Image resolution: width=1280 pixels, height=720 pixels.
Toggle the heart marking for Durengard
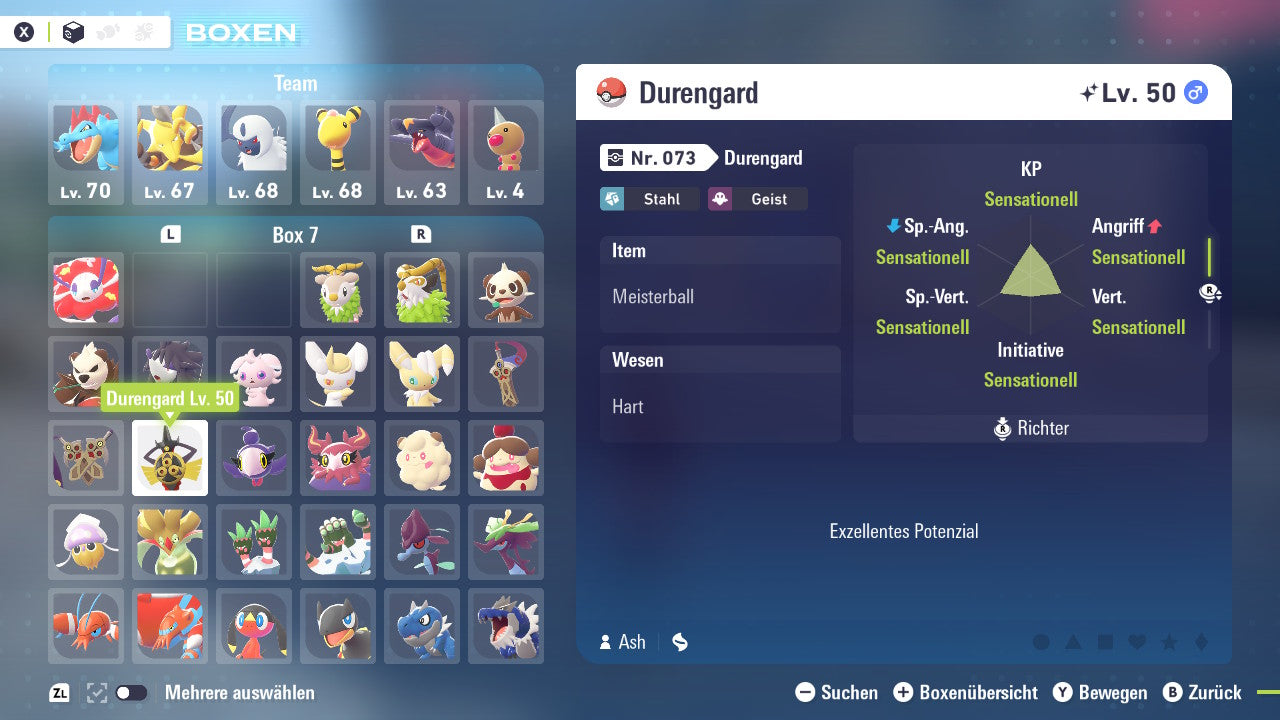point(1137,643)
